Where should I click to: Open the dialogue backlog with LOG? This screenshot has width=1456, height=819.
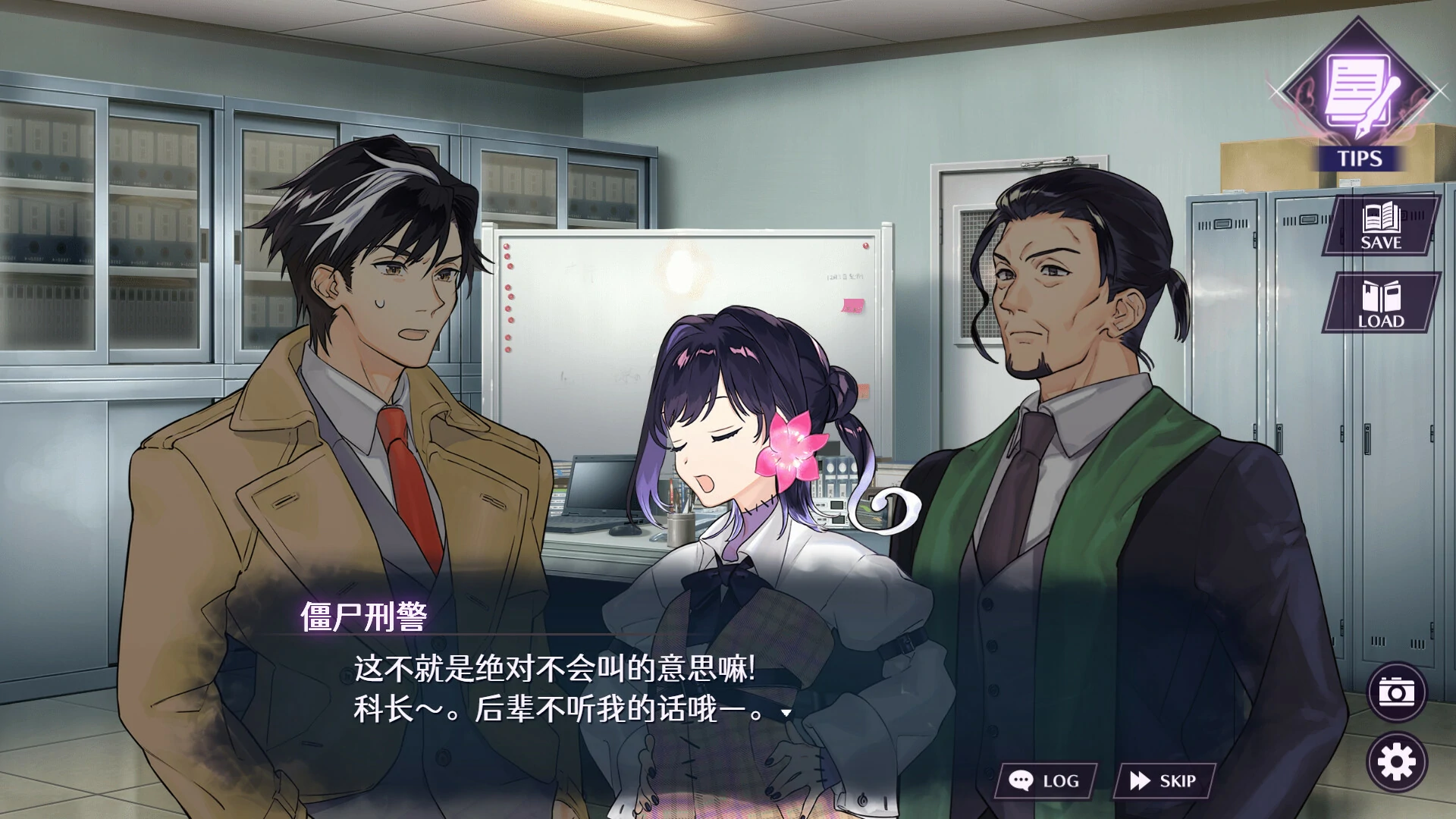[1046, 779]
